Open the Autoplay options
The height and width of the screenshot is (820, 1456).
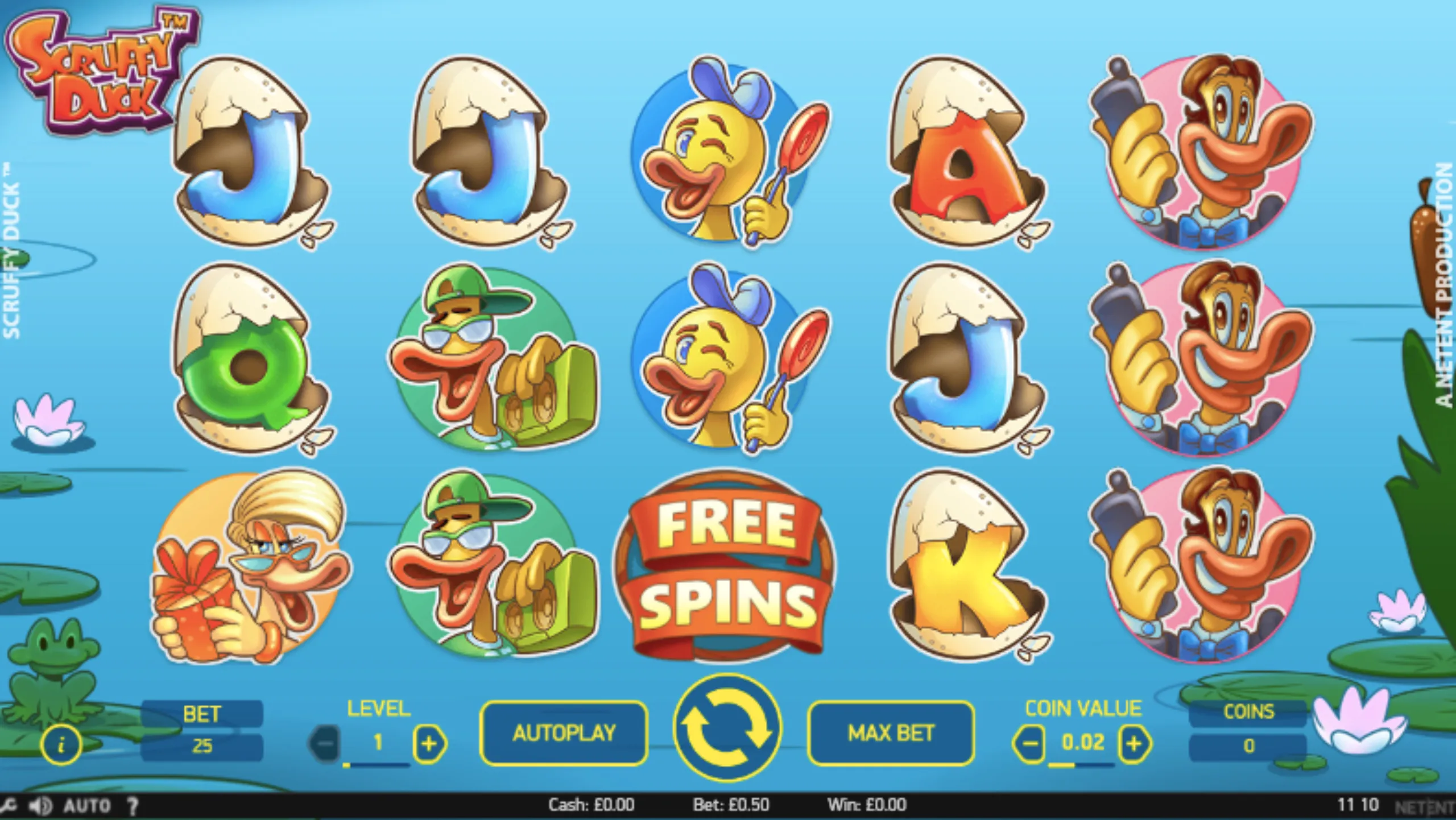(564, 733)
